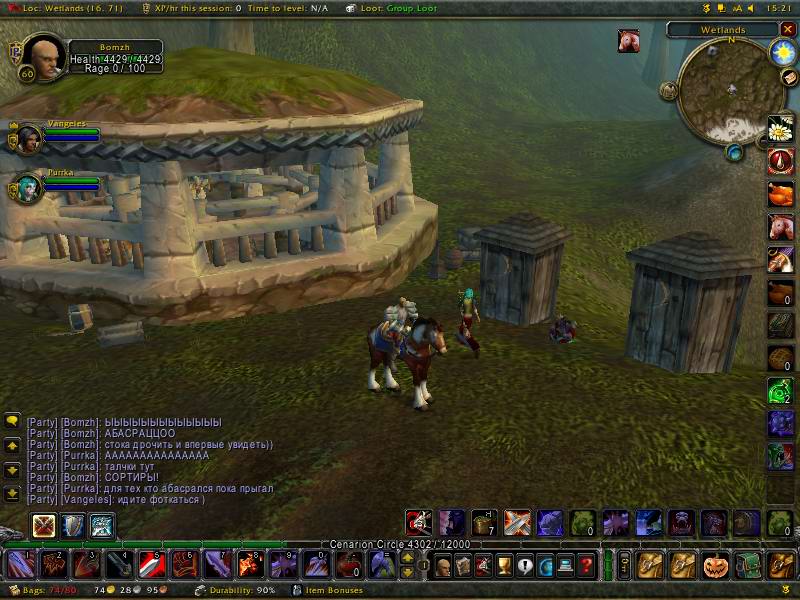800x600 pixels.
Task: Target party member Vangeles
Action: coord(27,138)
